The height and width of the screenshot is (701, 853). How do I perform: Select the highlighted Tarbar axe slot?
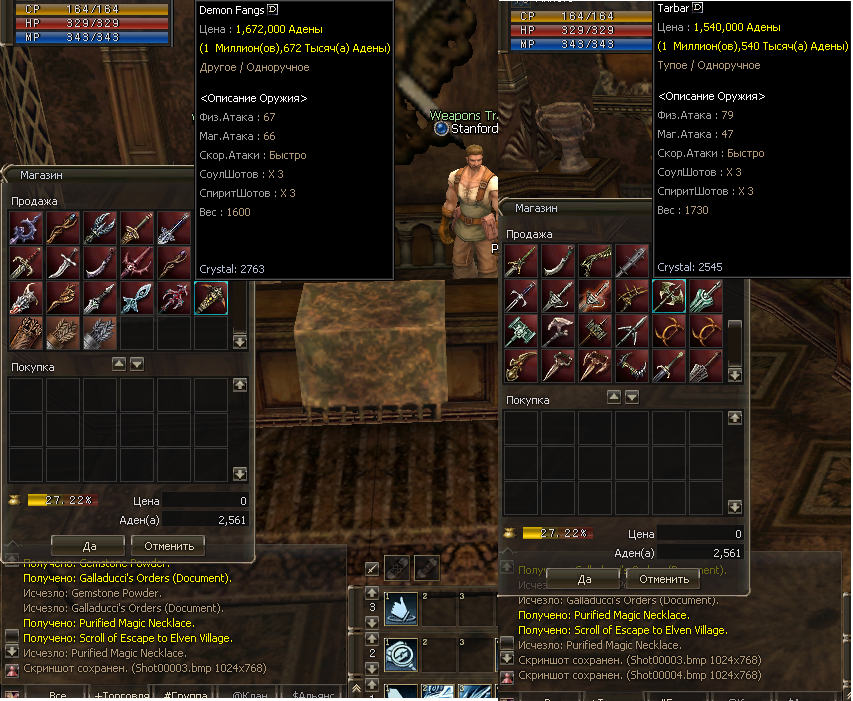click(x=669, y=296)
